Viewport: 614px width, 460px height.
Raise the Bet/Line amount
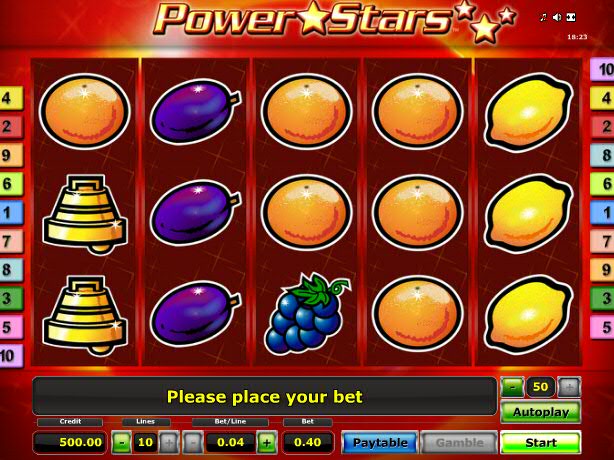click(267, 442)
